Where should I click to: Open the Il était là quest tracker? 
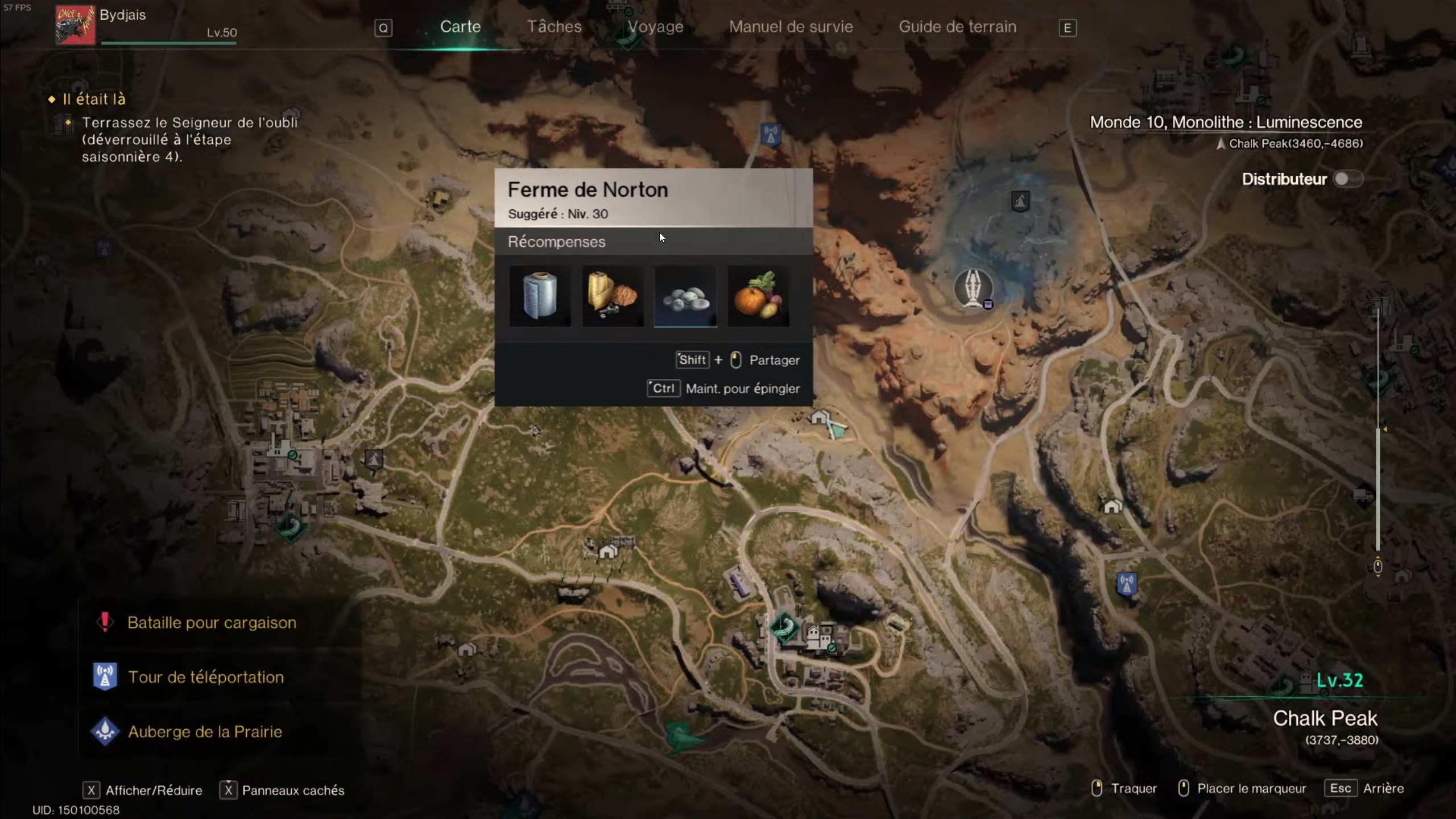94,100
